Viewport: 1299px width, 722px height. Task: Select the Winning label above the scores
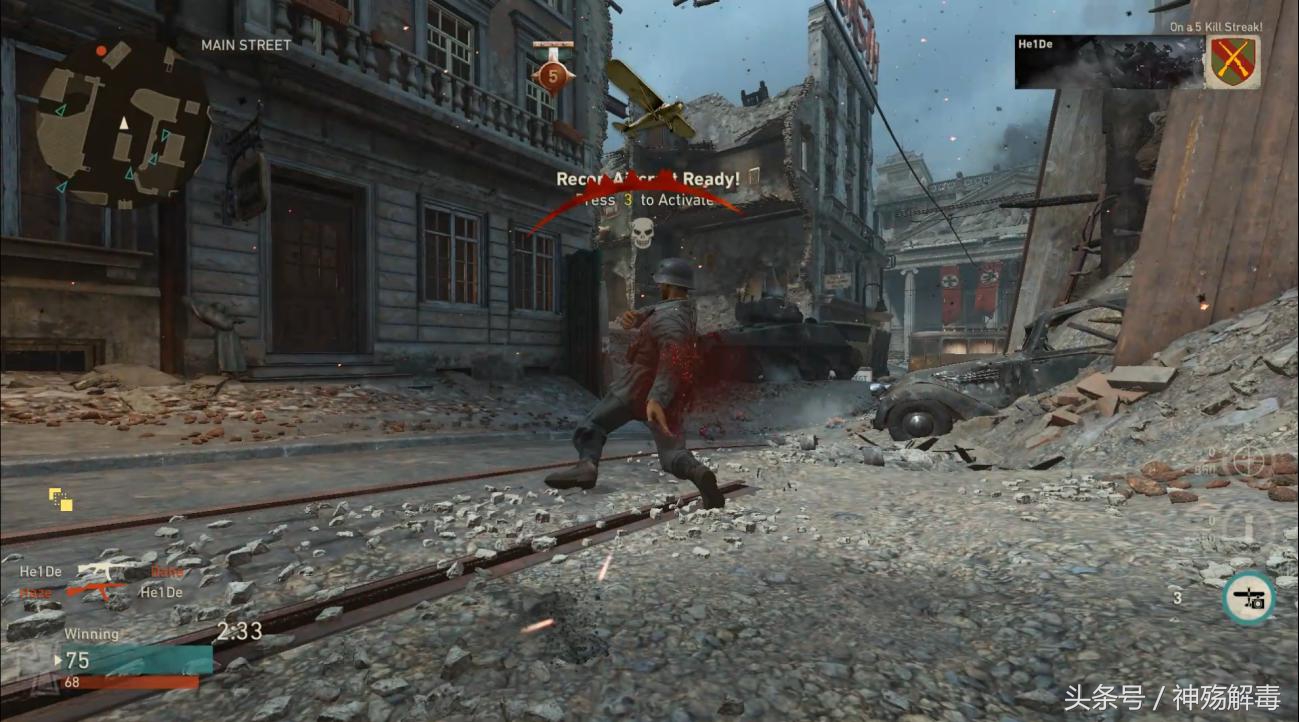coord(92,633)
